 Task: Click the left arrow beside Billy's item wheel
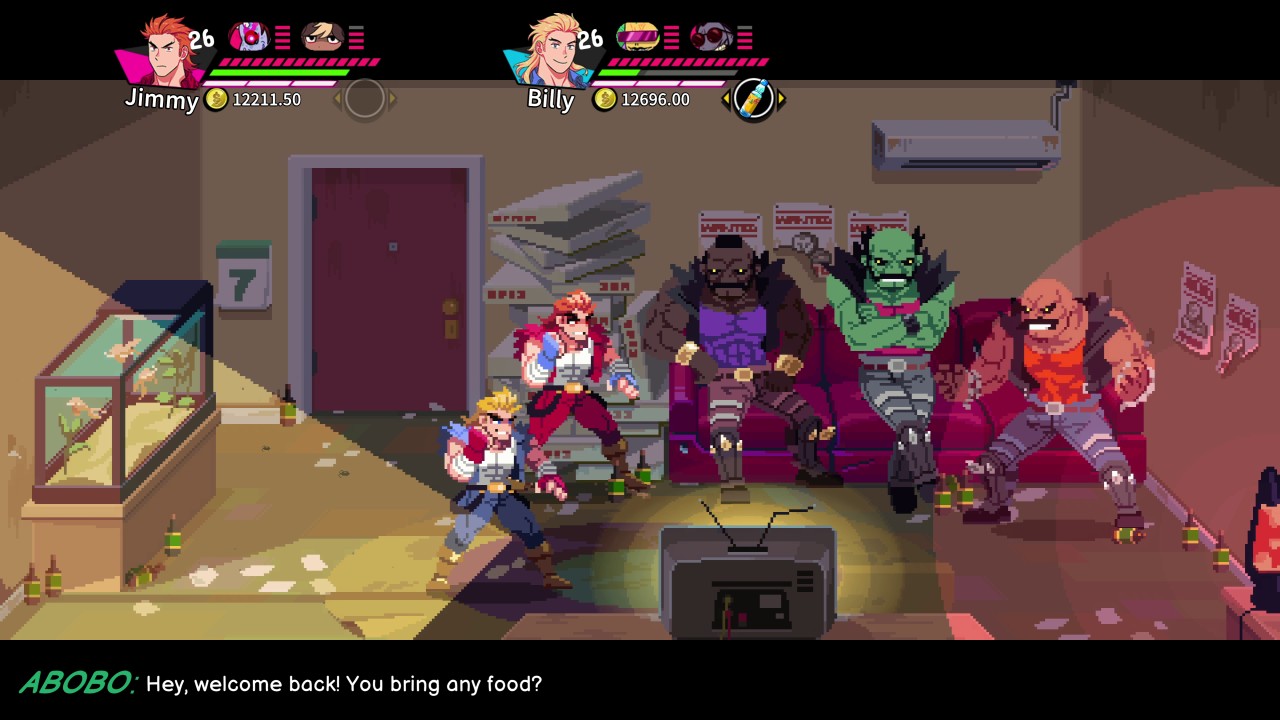pos(725,97)
